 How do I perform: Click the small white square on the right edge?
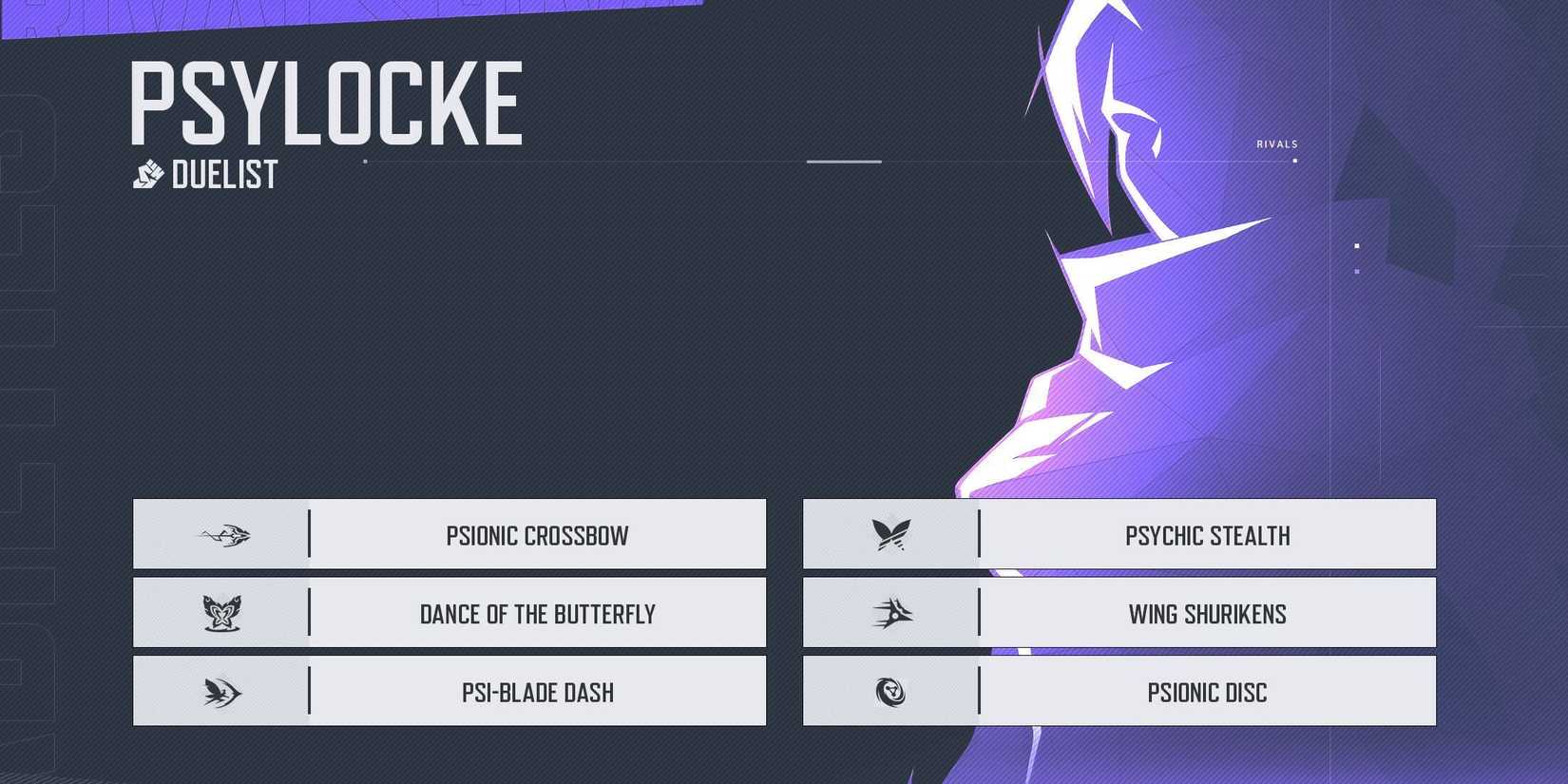(1356, 245)
